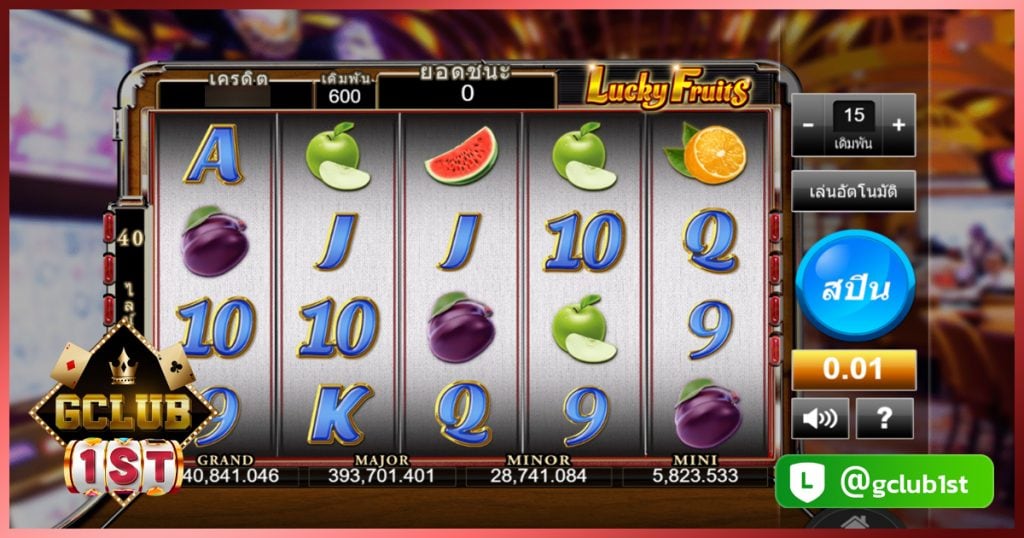Toggle the sound speaker button
Screen dimensions: 1024x538
pyautogui.click(x=820, y=418)
